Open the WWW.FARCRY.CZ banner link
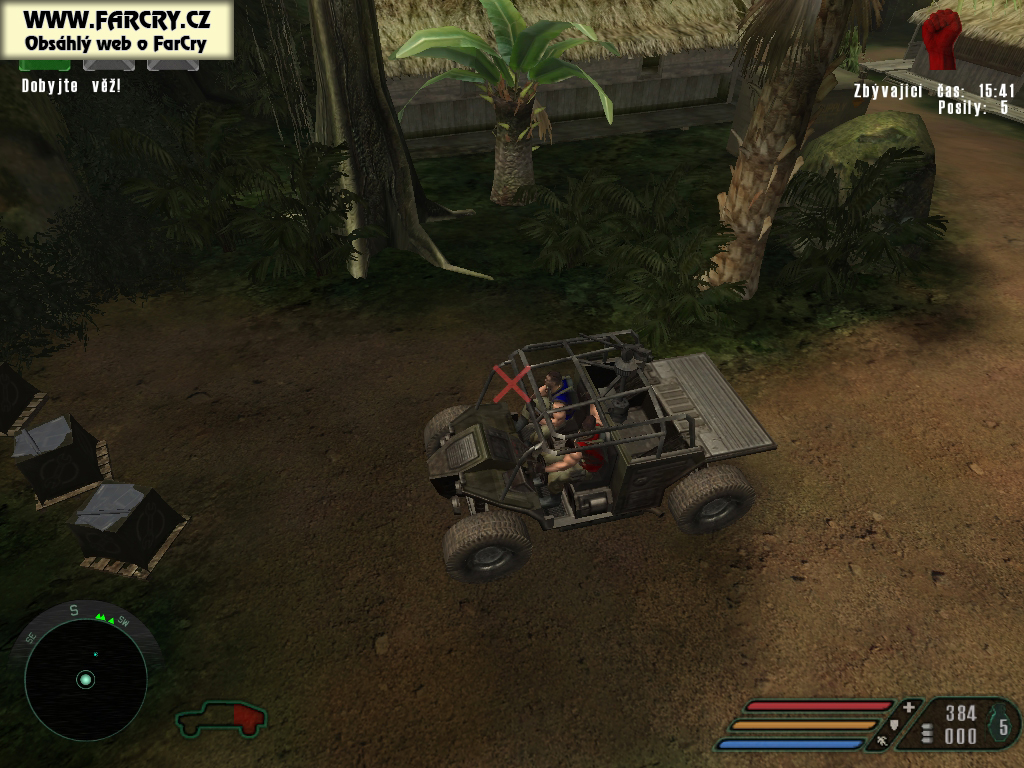Screen dimensions: 1024x768 click(x=116, y=20)
